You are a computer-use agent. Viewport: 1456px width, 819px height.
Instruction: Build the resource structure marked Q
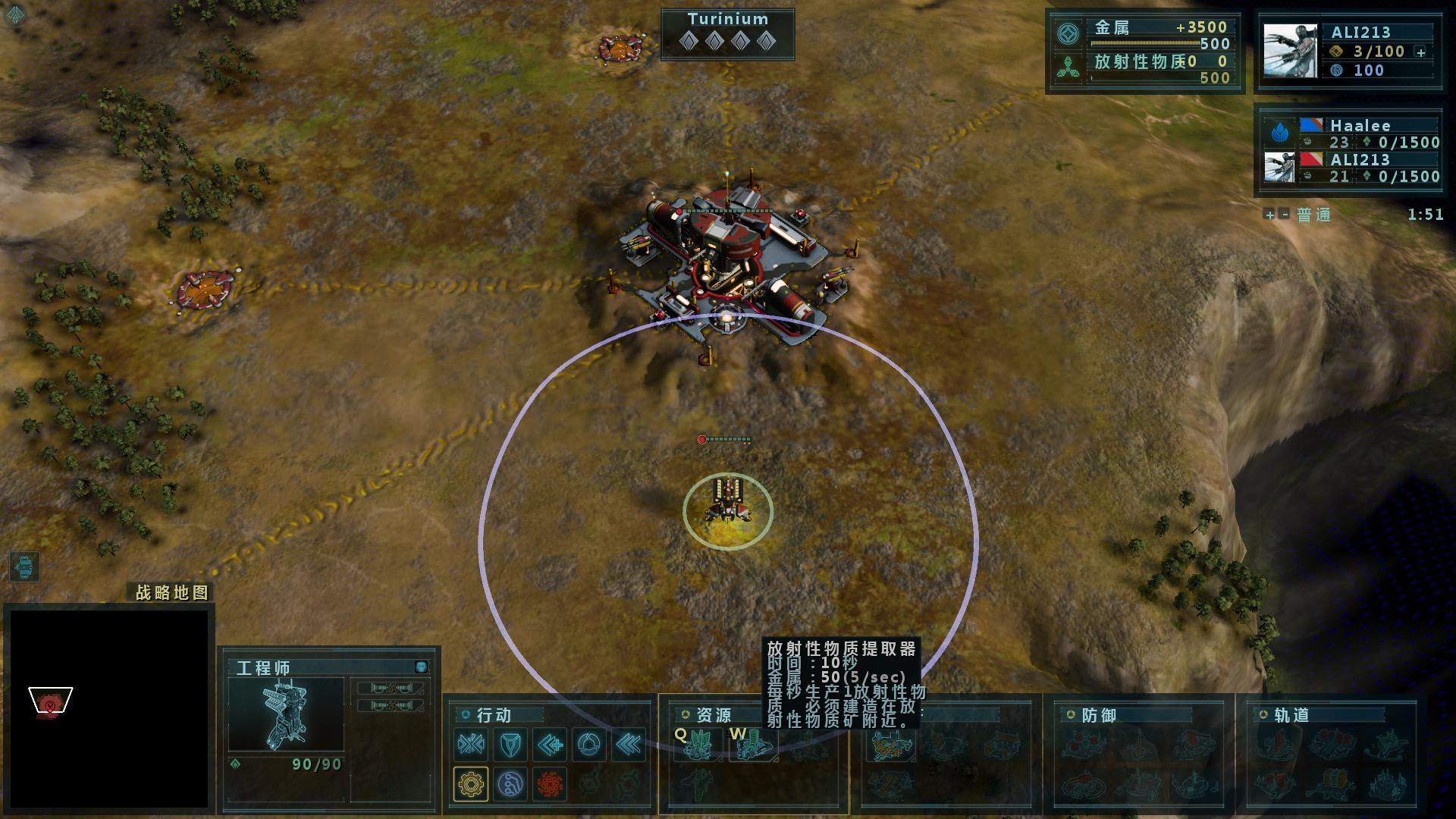point(696,745)
